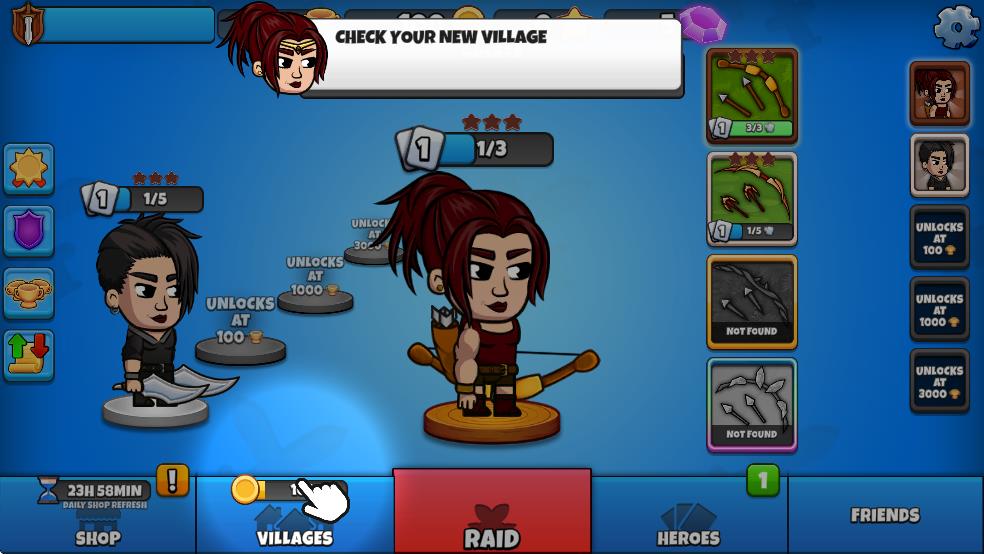Open the gold trophies leaderboard icon
This screenshot has width=984, height=554.
(29, 292)
